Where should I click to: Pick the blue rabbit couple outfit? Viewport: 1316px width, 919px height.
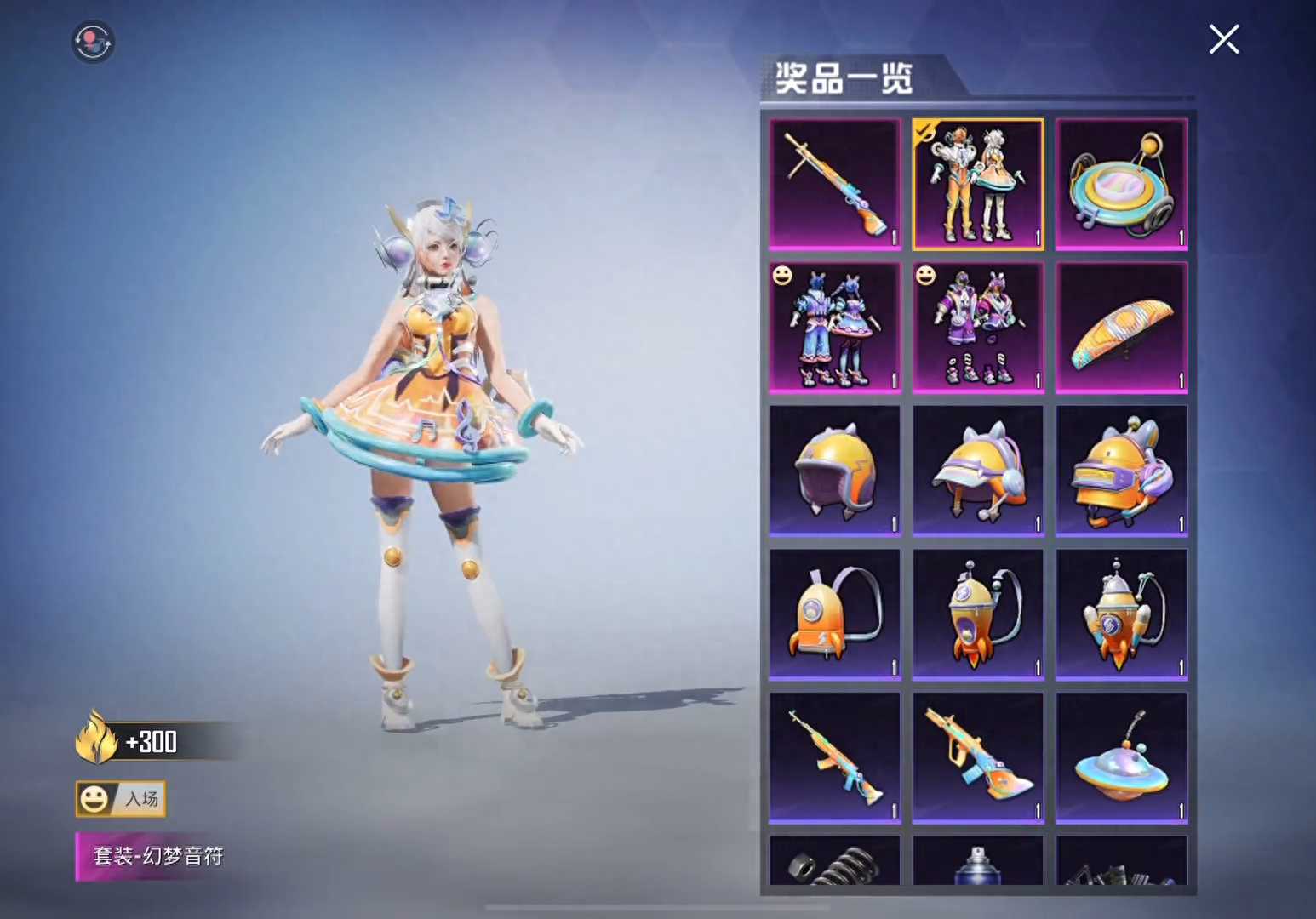[834, 328]
